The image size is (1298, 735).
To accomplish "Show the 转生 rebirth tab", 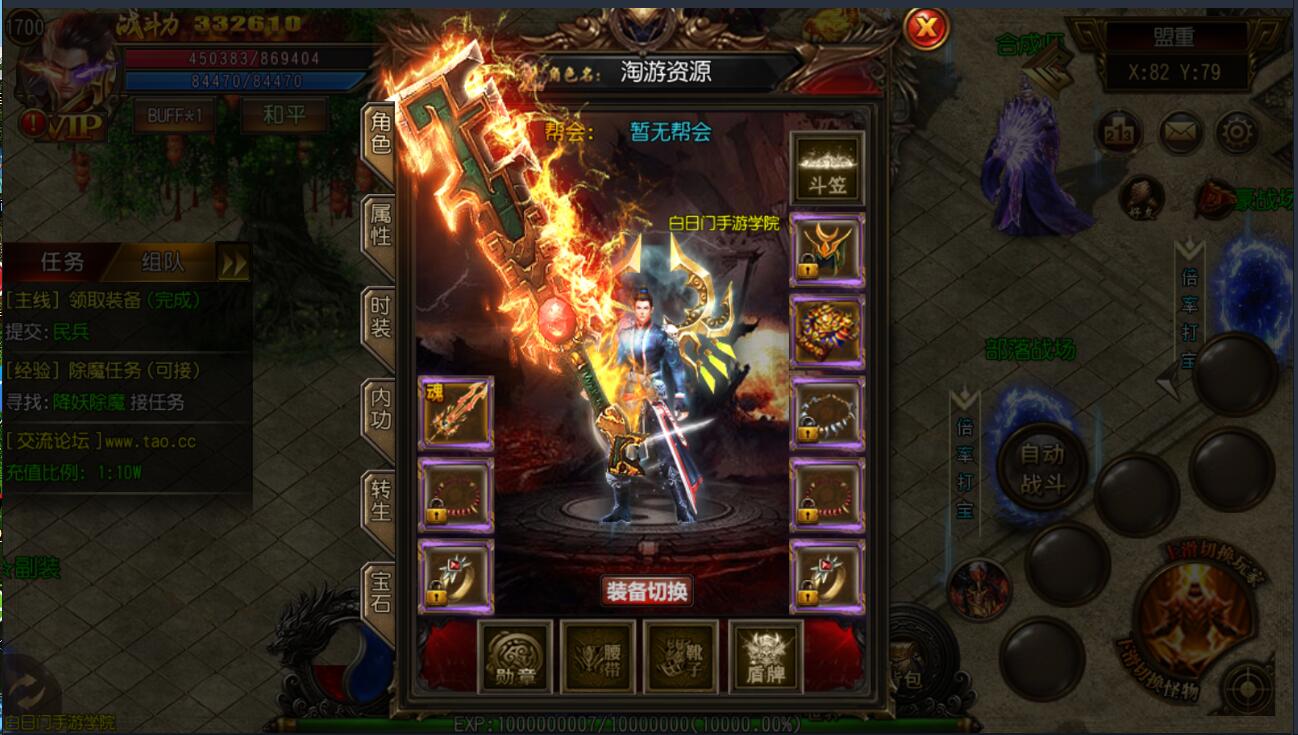I will pyautogui.click(x=381, y=500).
